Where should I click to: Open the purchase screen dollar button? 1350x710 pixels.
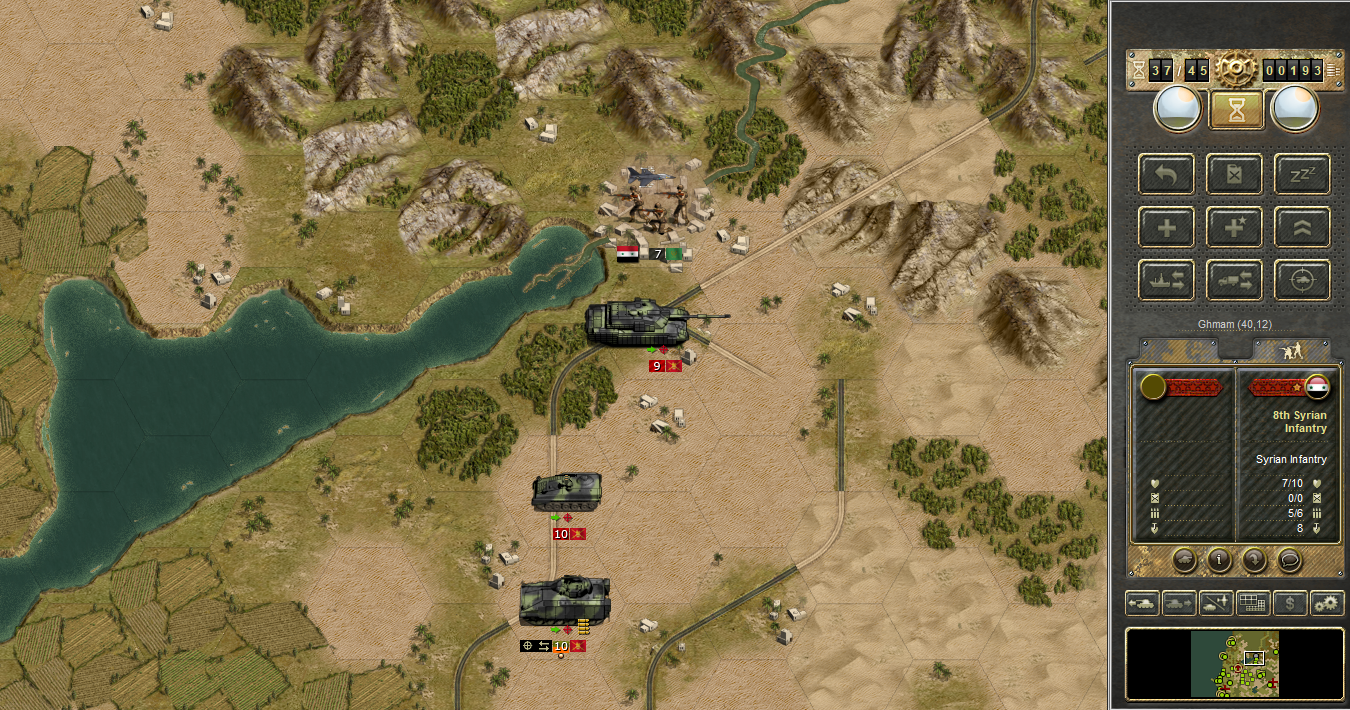click(1291, 603)
